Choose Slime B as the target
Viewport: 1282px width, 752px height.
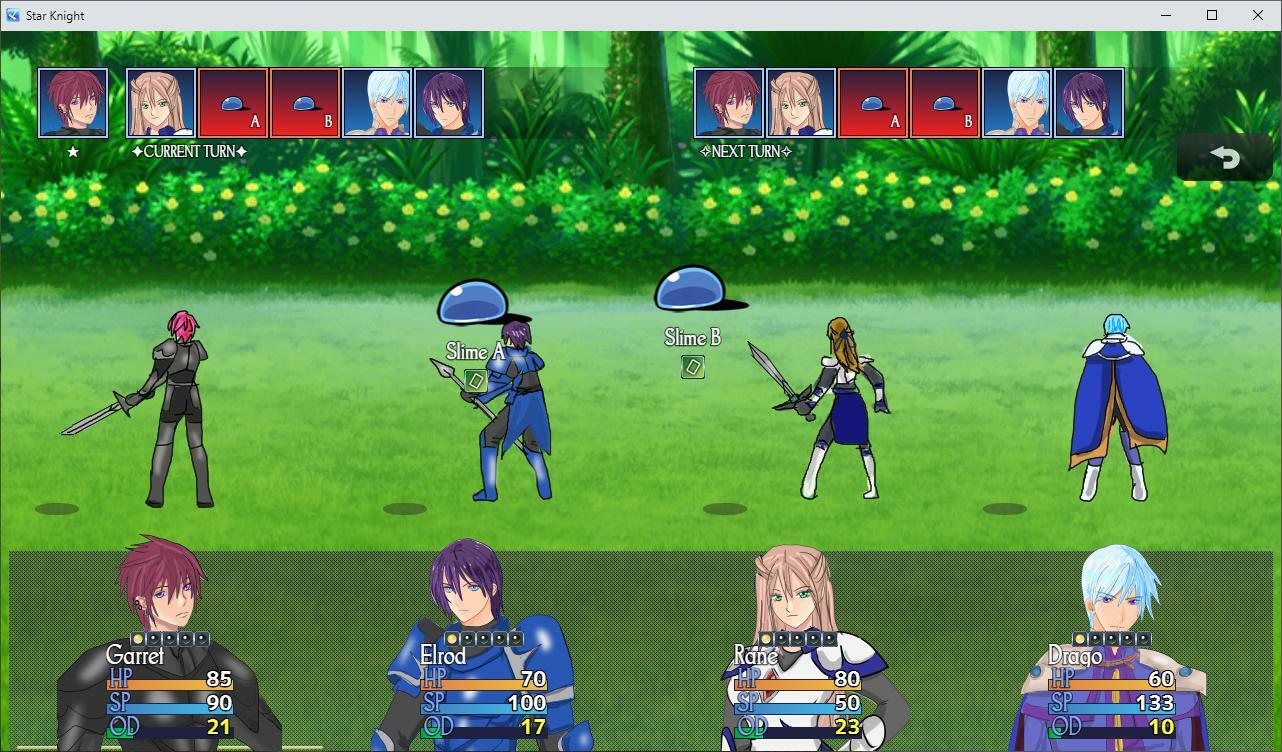693,292
